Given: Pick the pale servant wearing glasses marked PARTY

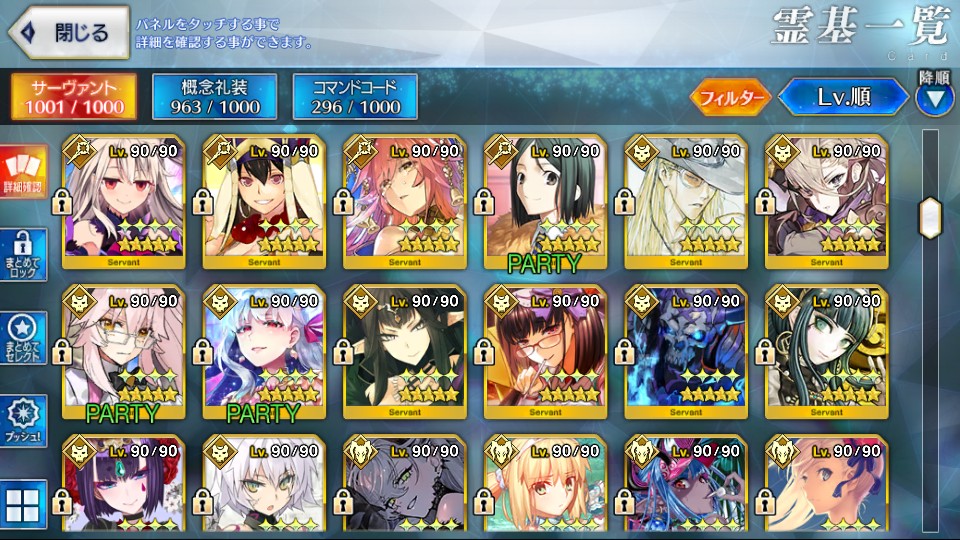Looking at the screenshot, I should pos(123,351).
